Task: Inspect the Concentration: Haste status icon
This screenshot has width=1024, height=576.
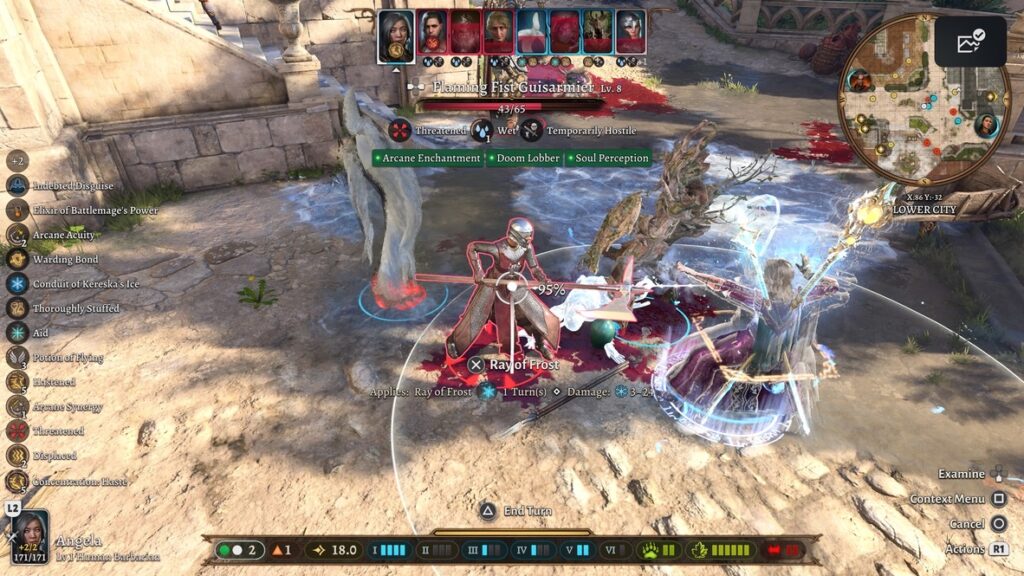Action: click(17, 480)
